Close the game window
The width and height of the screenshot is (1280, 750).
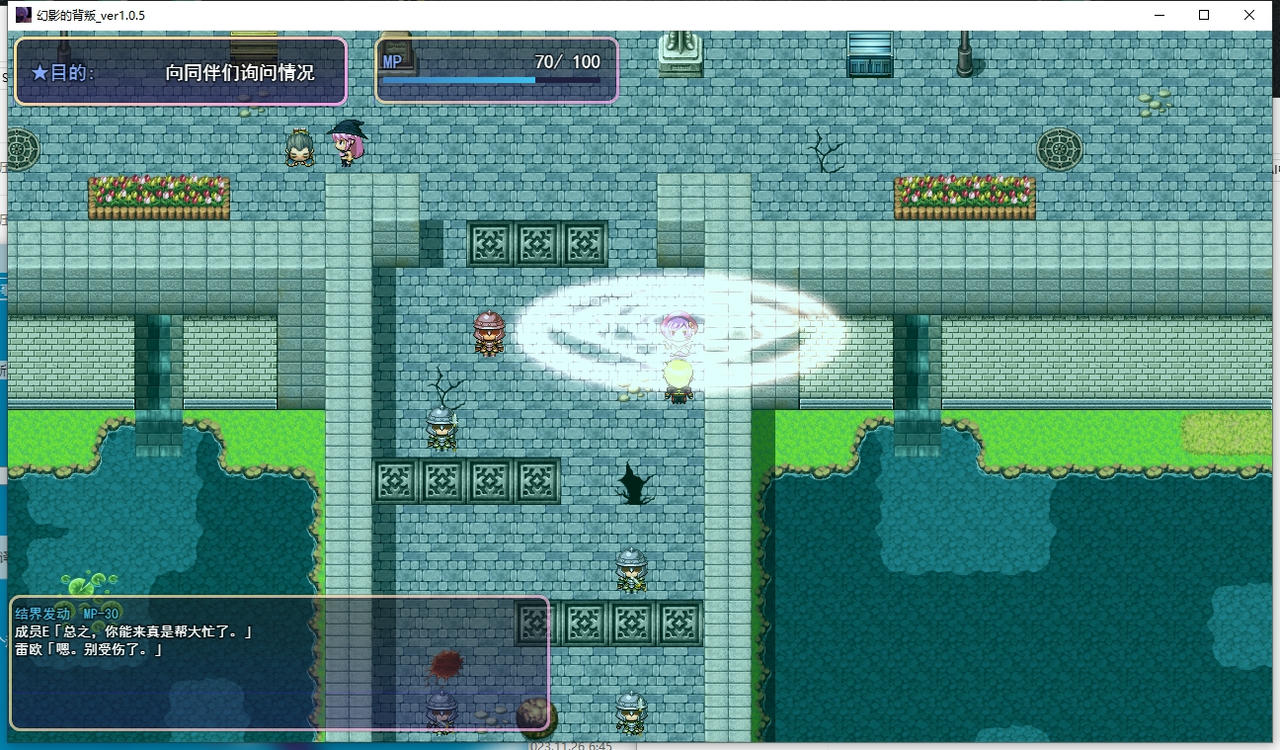click(1249, 15)
